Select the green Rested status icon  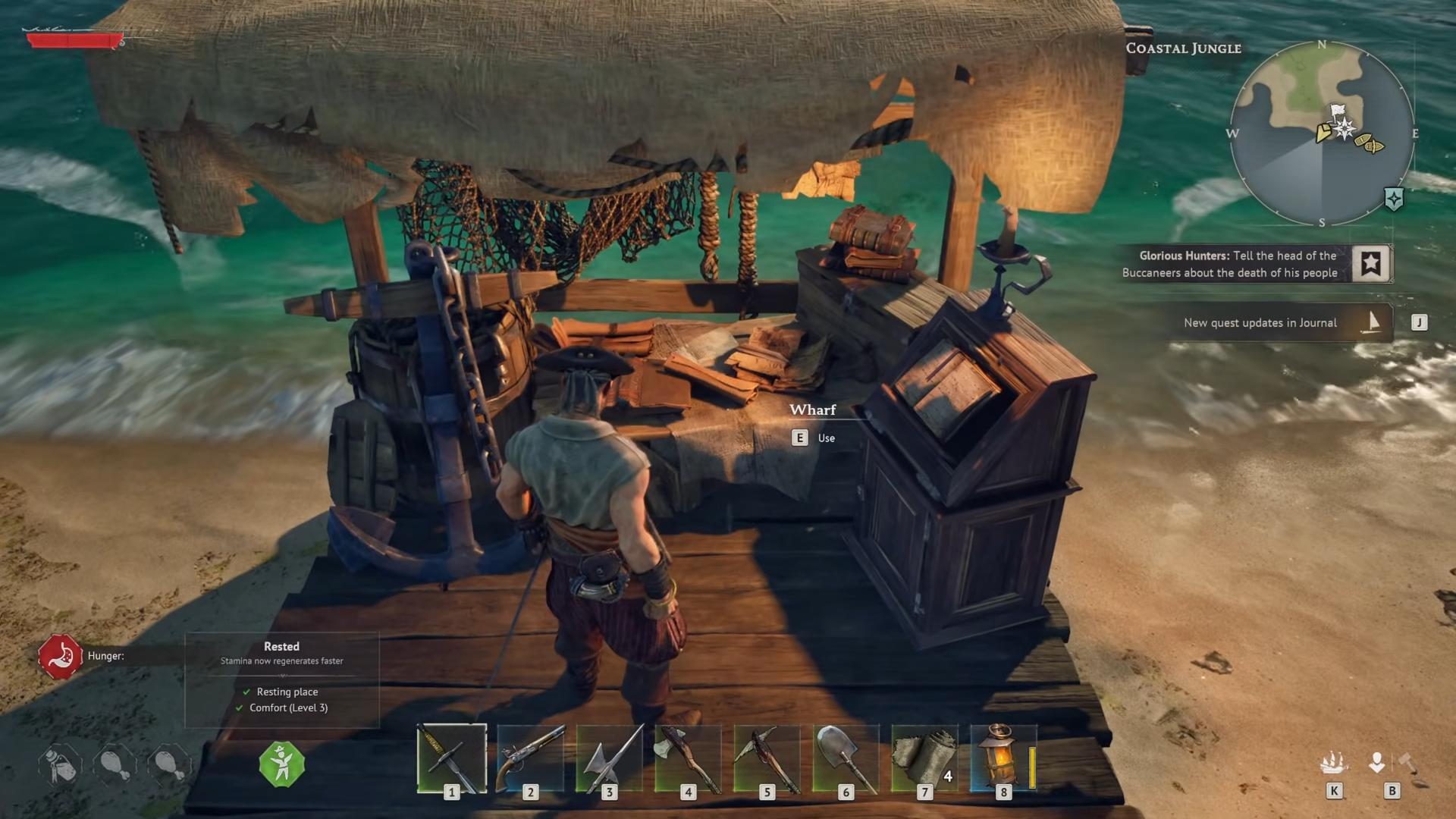pyautogui.click(x=281, y=764)
